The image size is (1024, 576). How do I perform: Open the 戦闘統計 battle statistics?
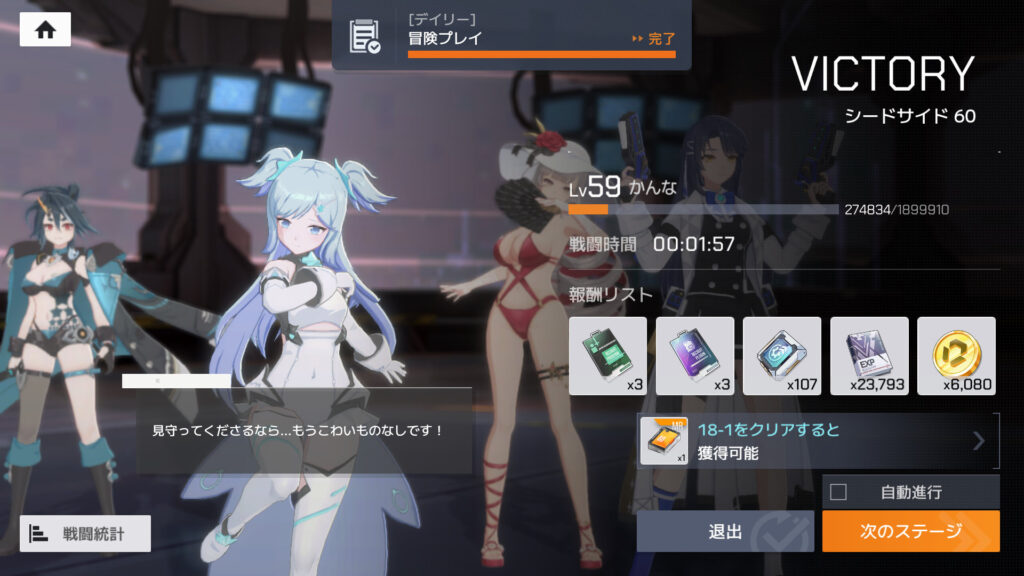point(85,533)
